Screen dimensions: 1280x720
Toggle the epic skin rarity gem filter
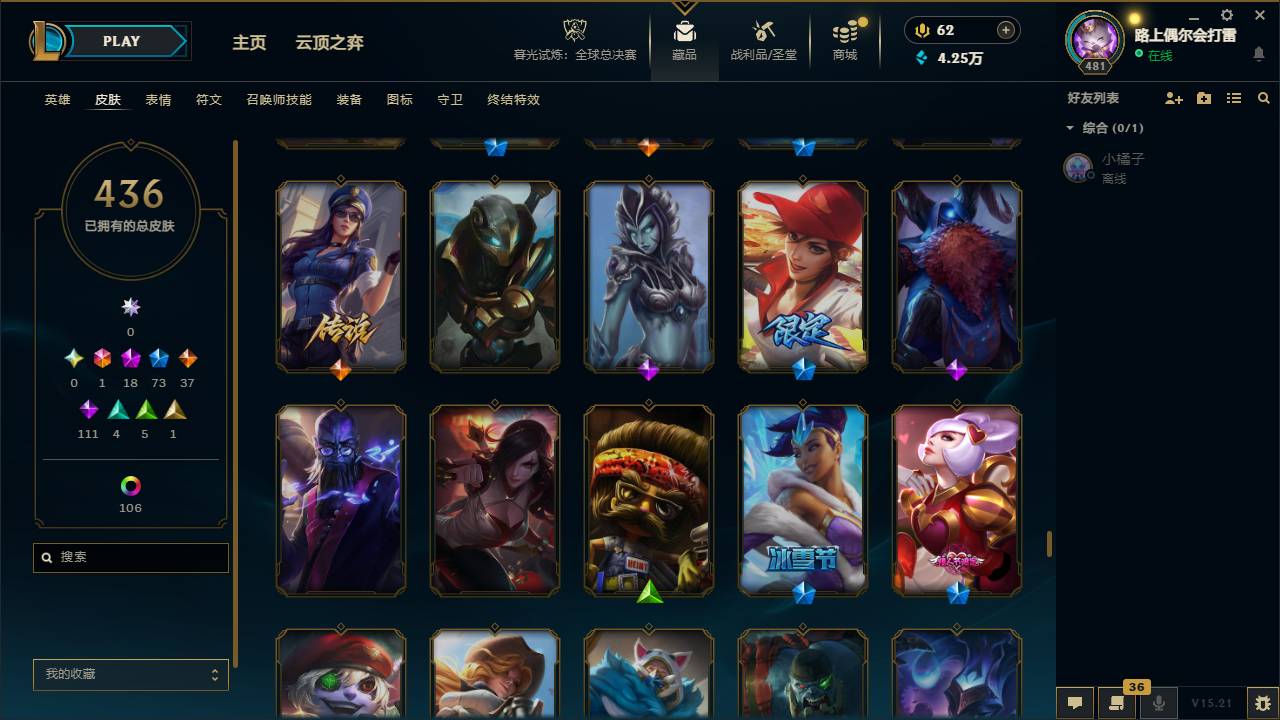click(x=157, y=357)
